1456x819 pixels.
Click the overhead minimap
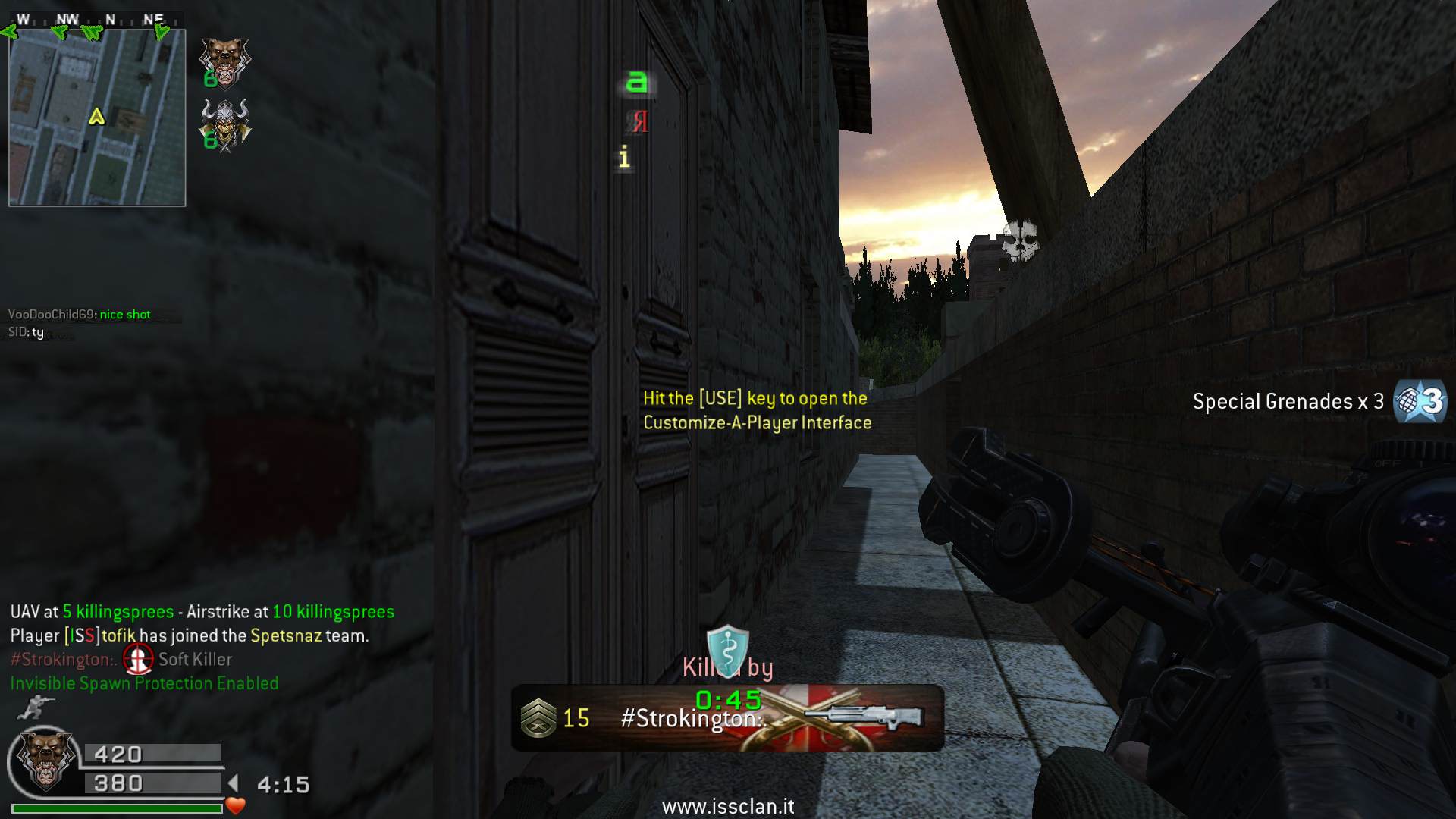(x=97, y=118)
